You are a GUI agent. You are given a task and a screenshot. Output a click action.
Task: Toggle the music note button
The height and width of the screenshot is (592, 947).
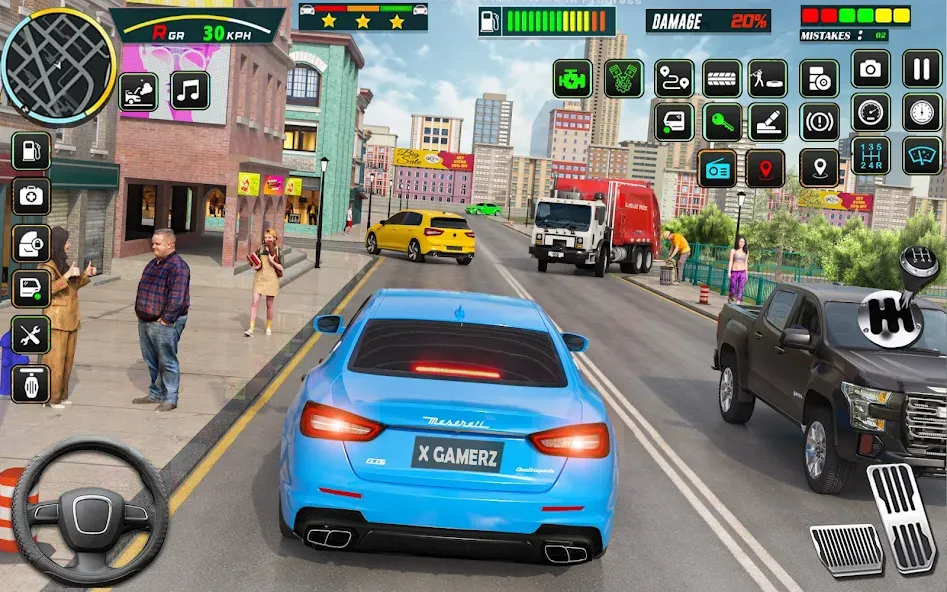coord(190,91)
